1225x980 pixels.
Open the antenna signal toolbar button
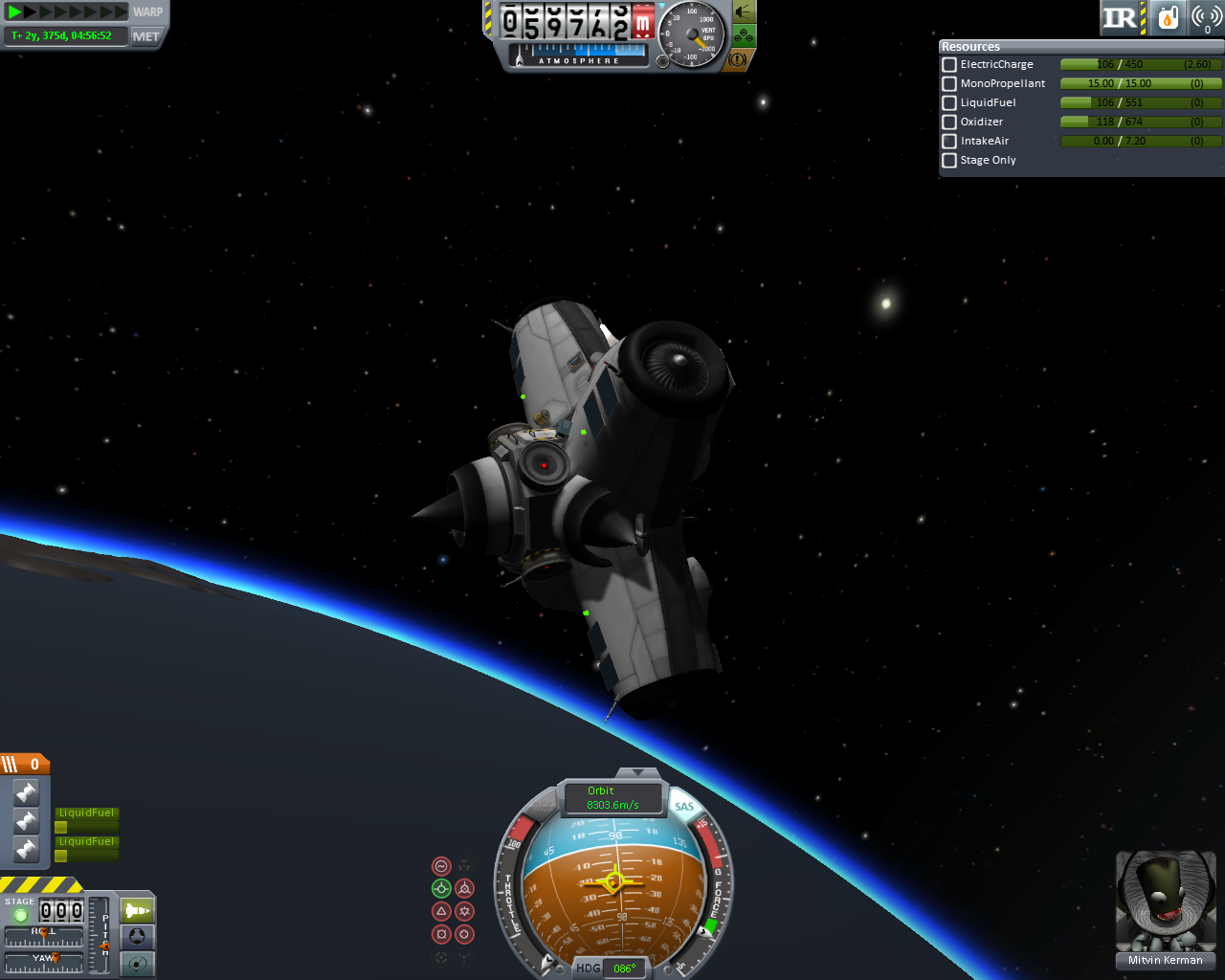tap(1207, 17)
